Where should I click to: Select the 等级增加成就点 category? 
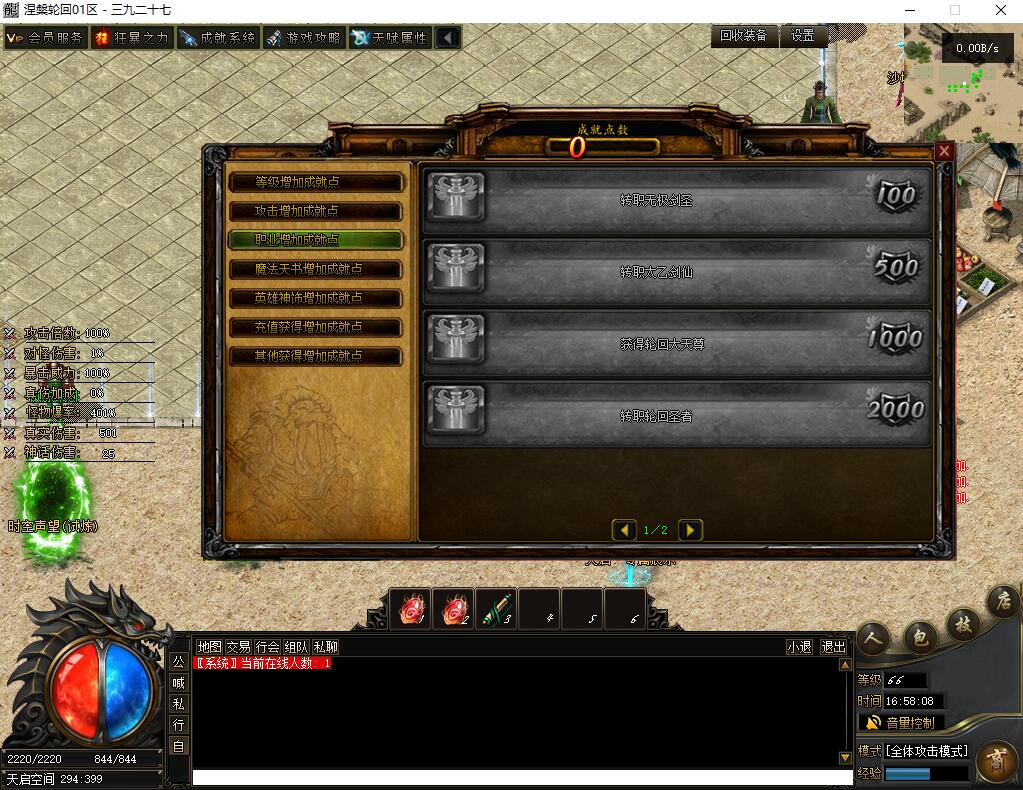click(315, 183)
